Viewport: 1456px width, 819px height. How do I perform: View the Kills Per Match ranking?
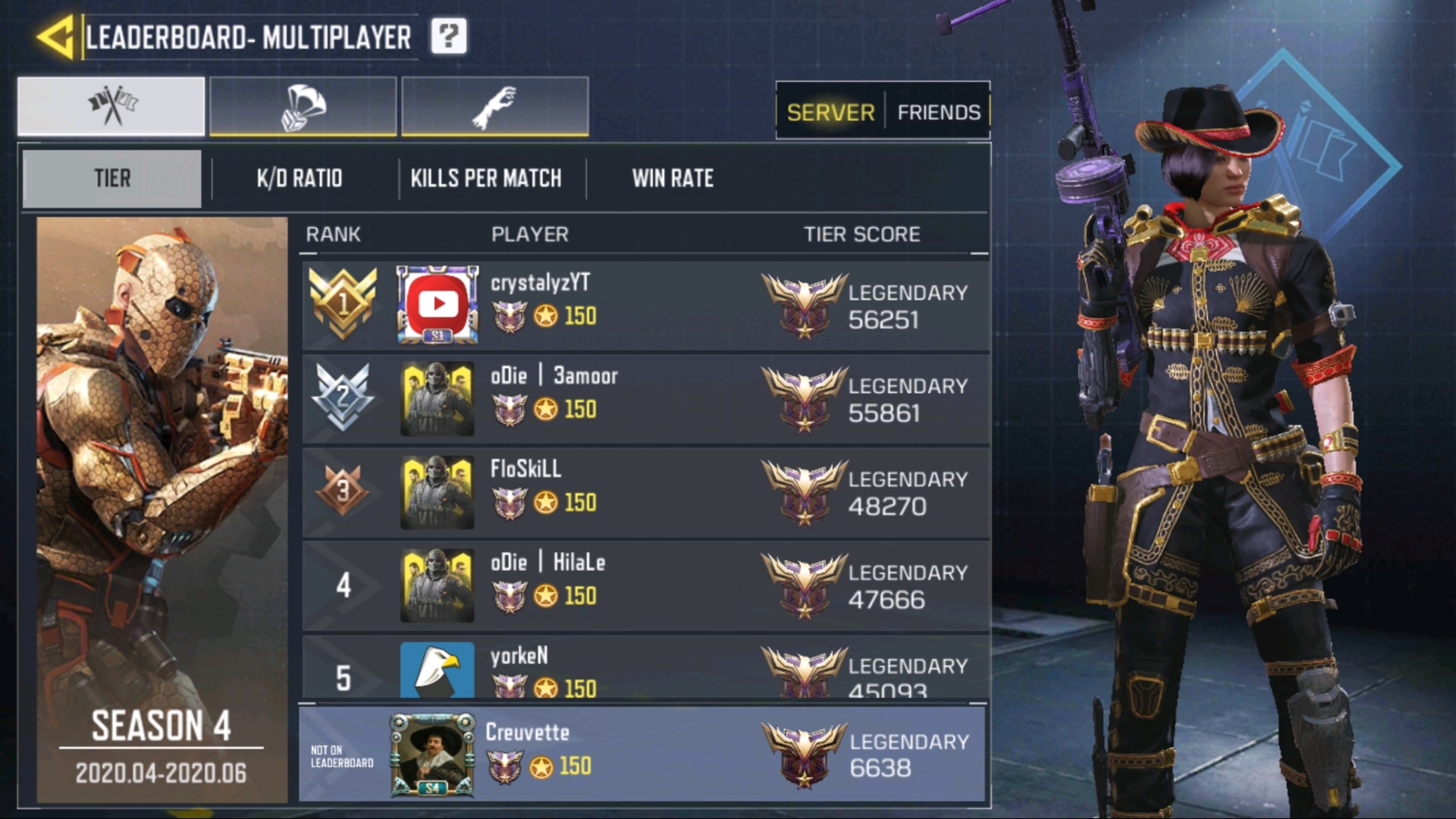[486, 178]
